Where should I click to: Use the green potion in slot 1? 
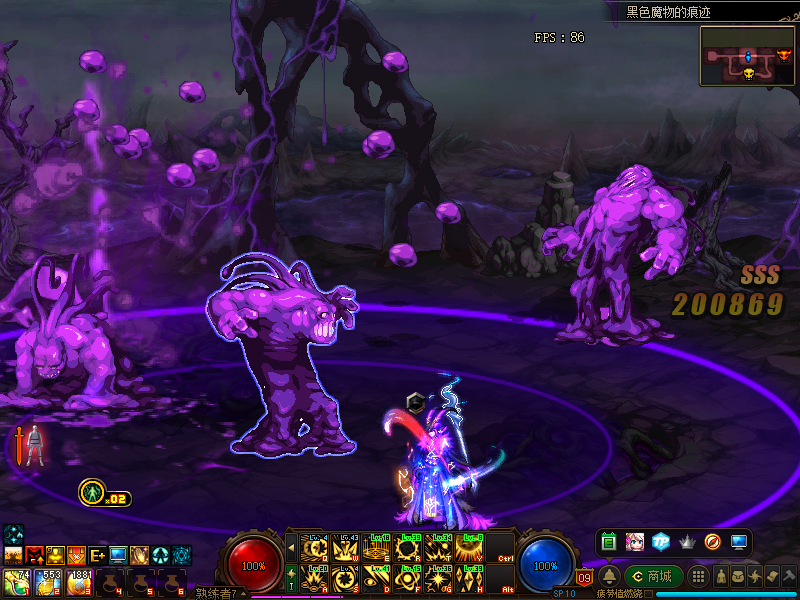point(17,581)
